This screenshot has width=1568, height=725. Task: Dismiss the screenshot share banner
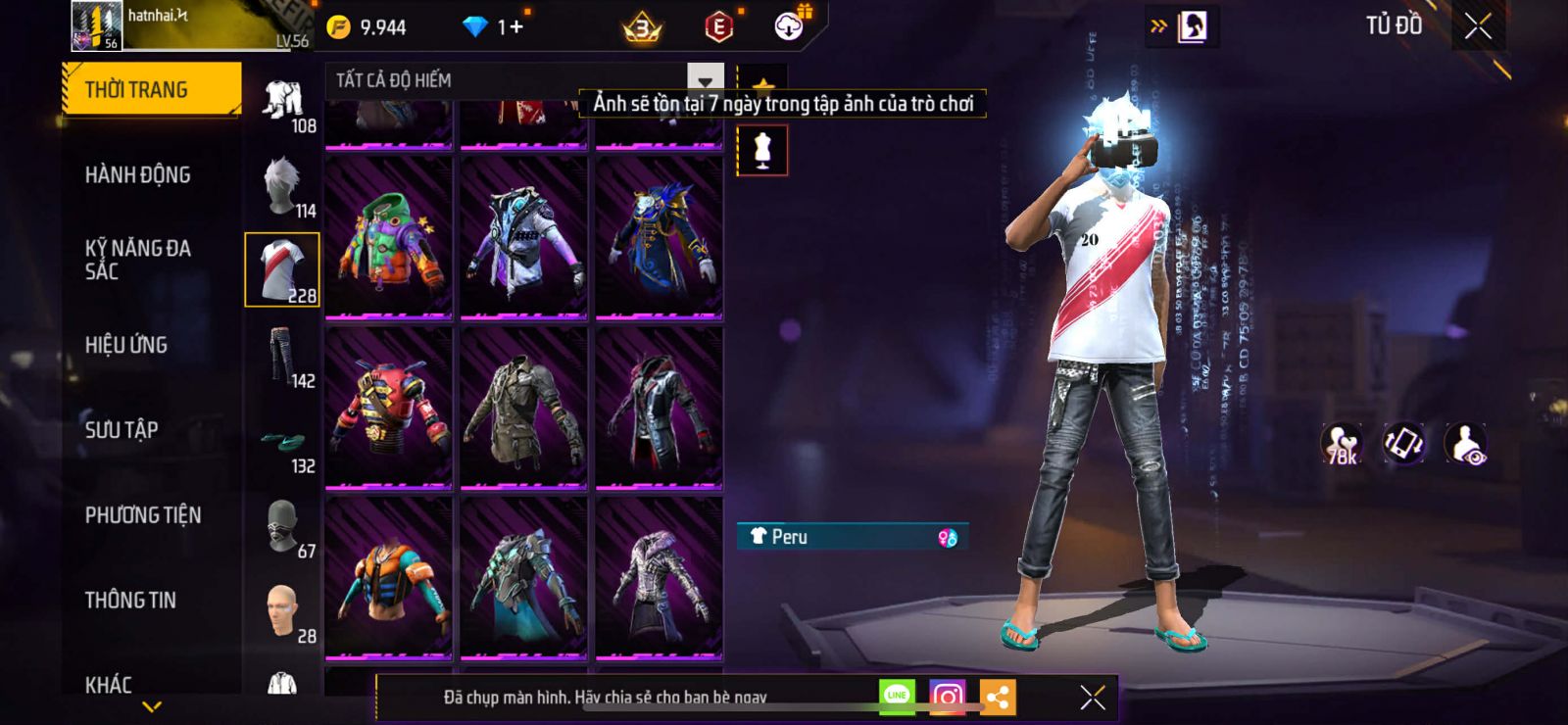pos(1092,698)
